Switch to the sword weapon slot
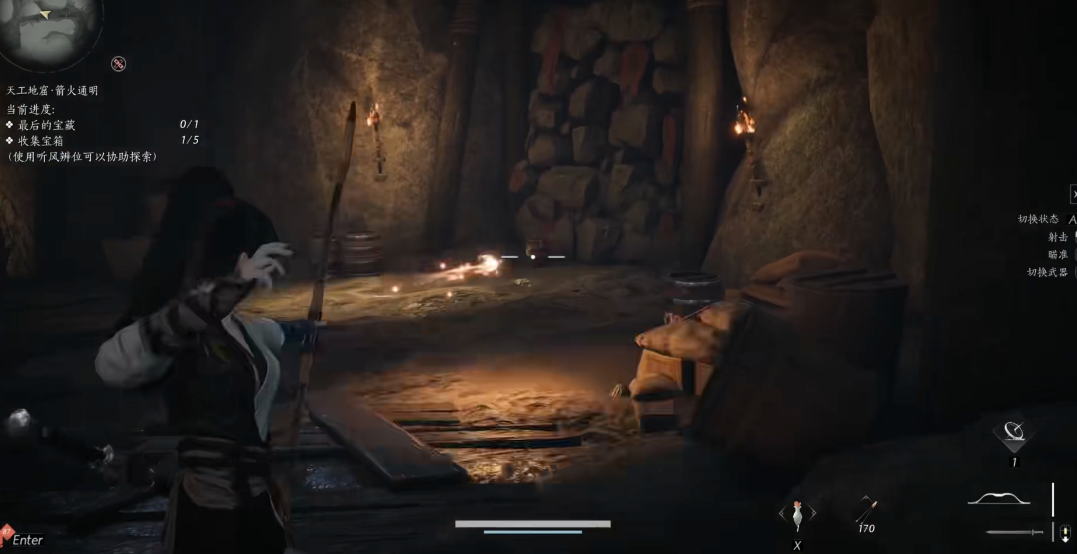This screenshot has height=554, width=1077. coord(1014,532)
